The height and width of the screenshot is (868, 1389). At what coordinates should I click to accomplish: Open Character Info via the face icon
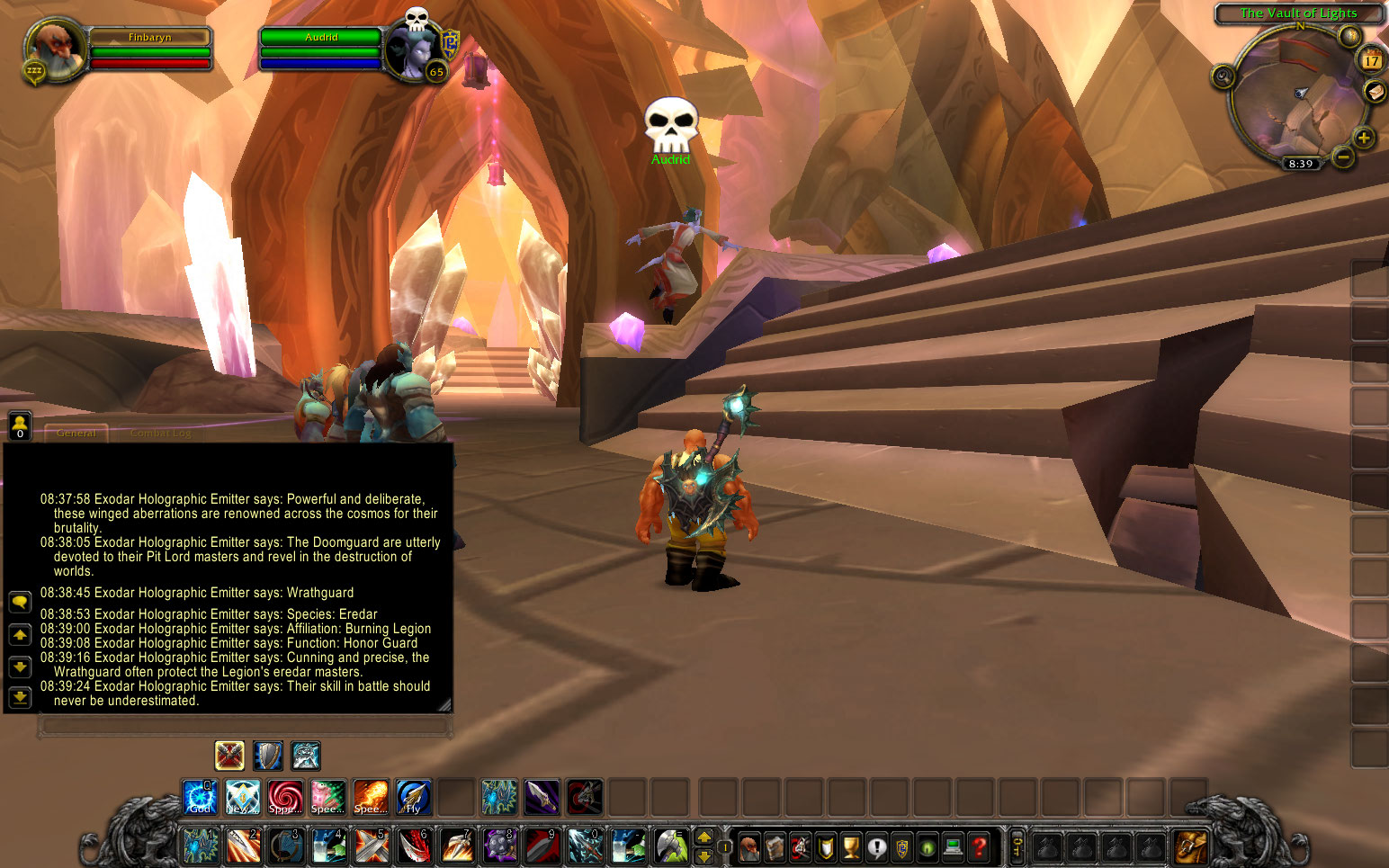click(x=749, y=847)
